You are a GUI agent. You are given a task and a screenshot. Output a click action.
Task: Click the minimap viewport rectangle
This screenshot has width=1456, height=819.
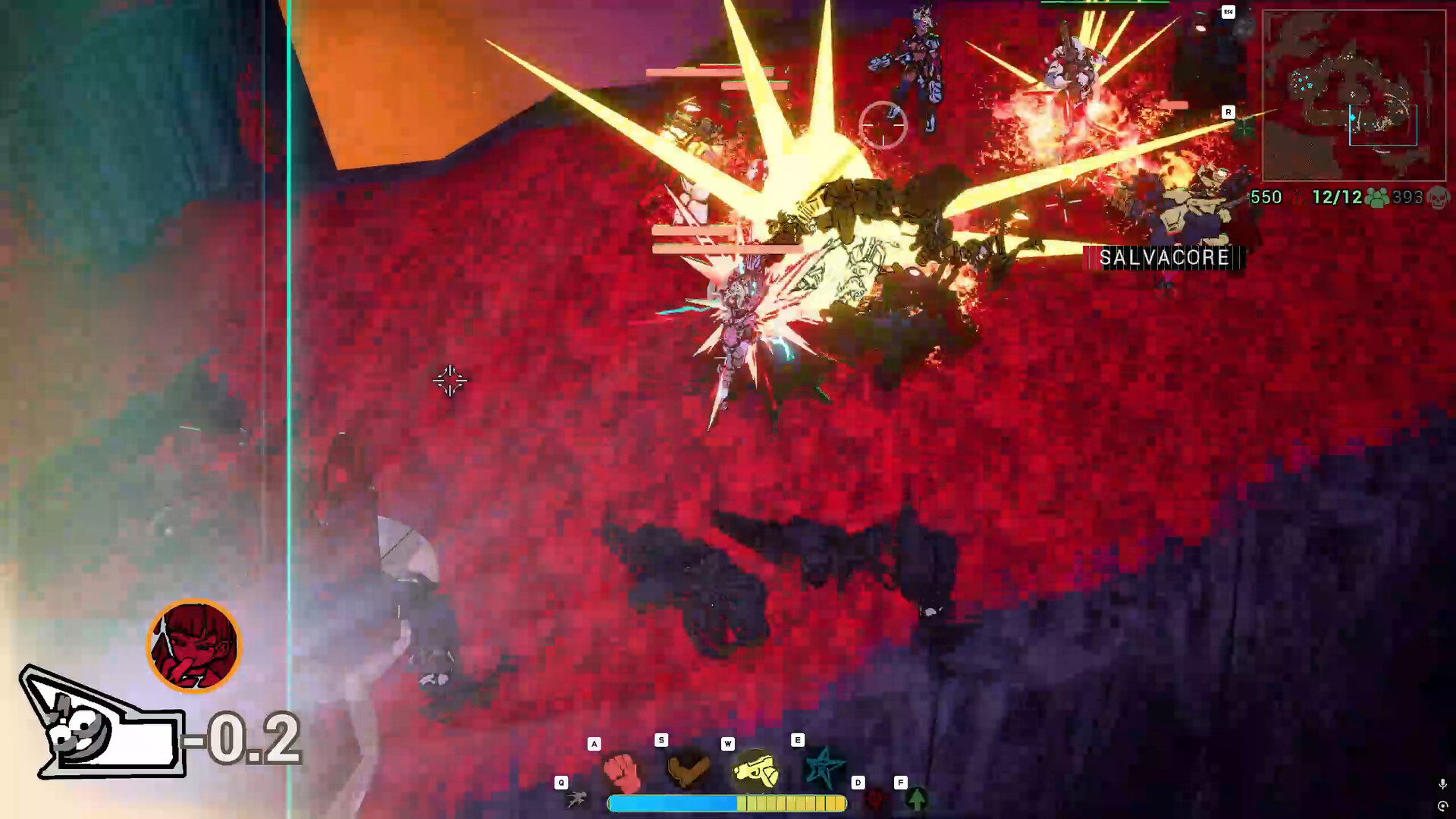(x=1384, y=124)
